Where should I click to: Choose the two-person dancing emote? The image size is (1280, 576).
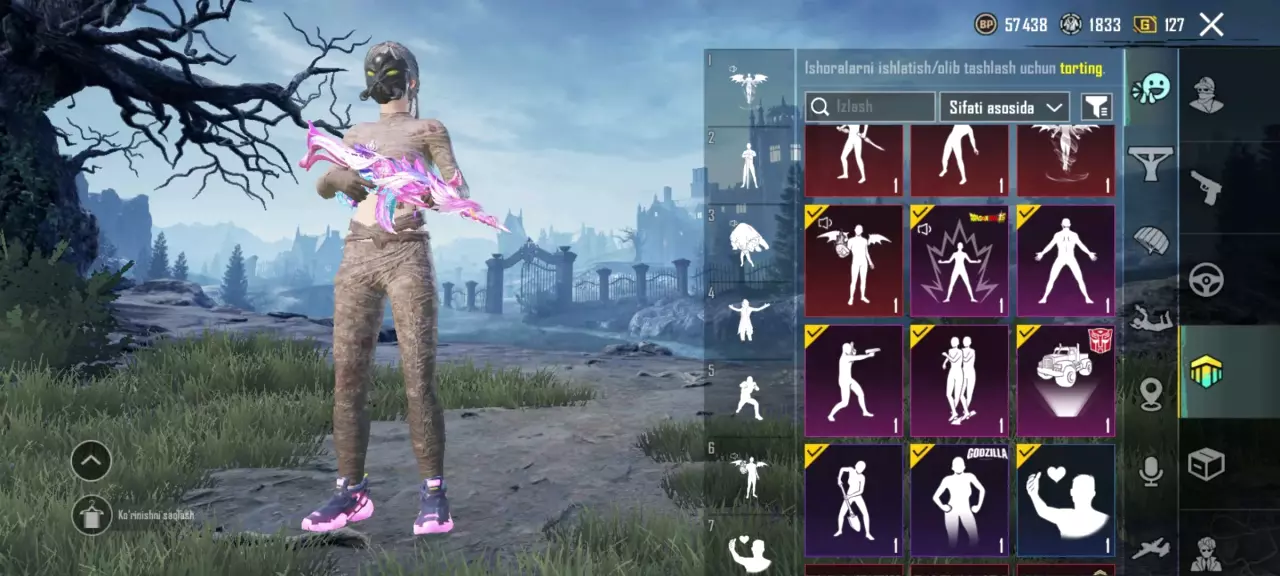(959, 380)
